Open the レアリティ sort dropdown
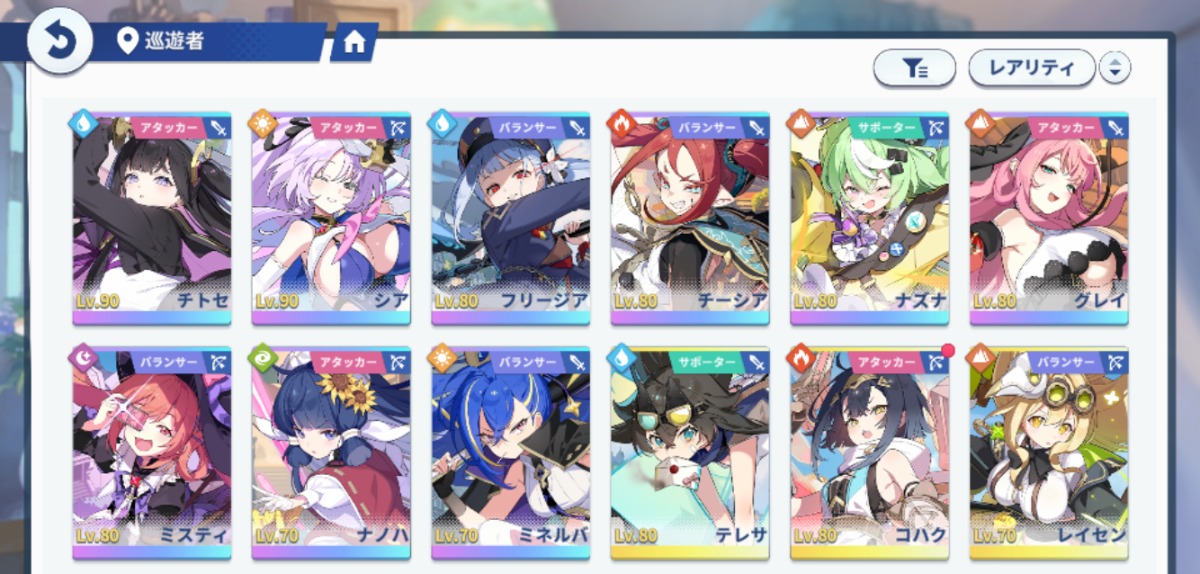This screenshot has width=1200, height=574. (1031, 68)
